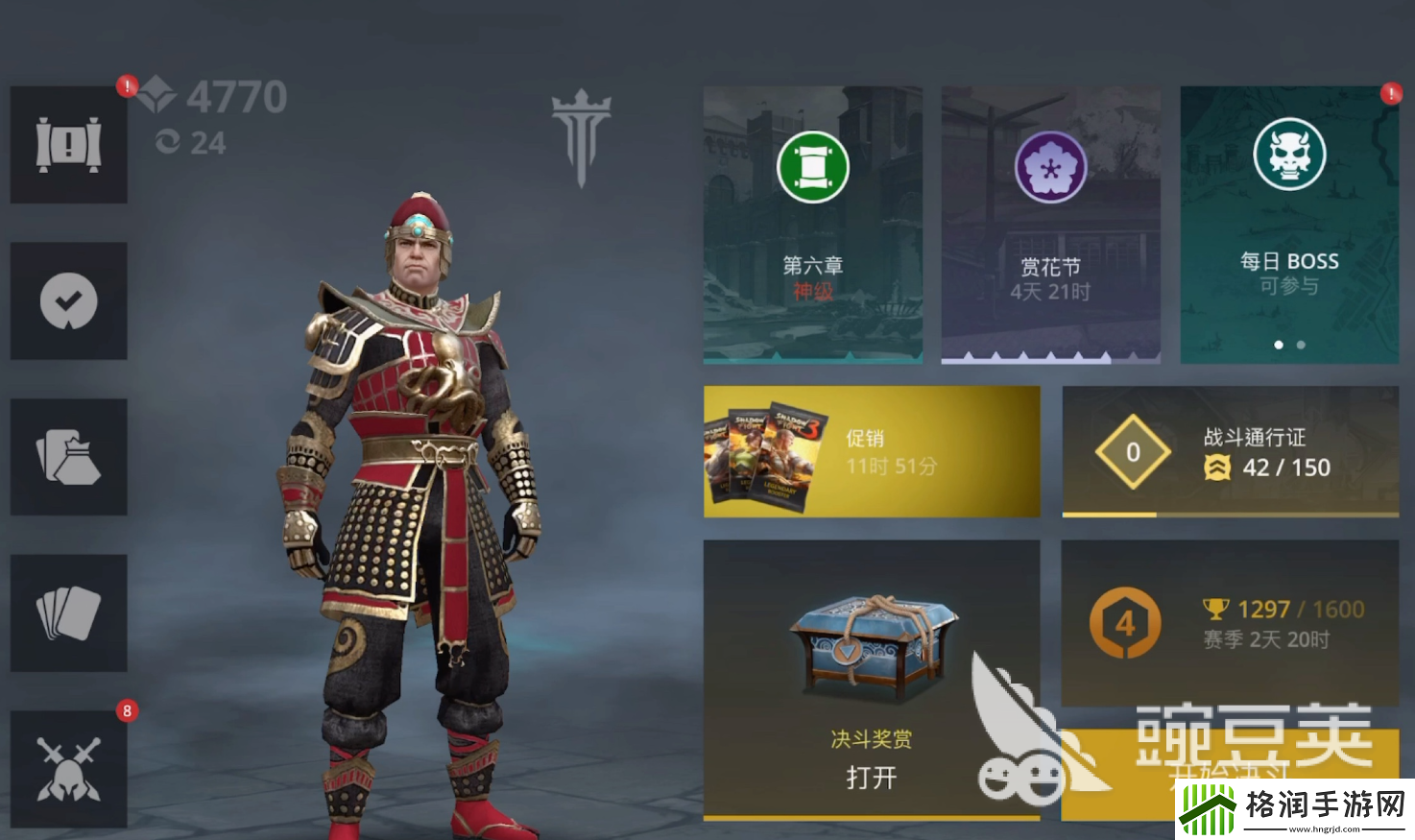Viewport: 1415px width, 840px height.
Task: Select the 第六章 chapter tile
Action: click(x=813, y=225)
